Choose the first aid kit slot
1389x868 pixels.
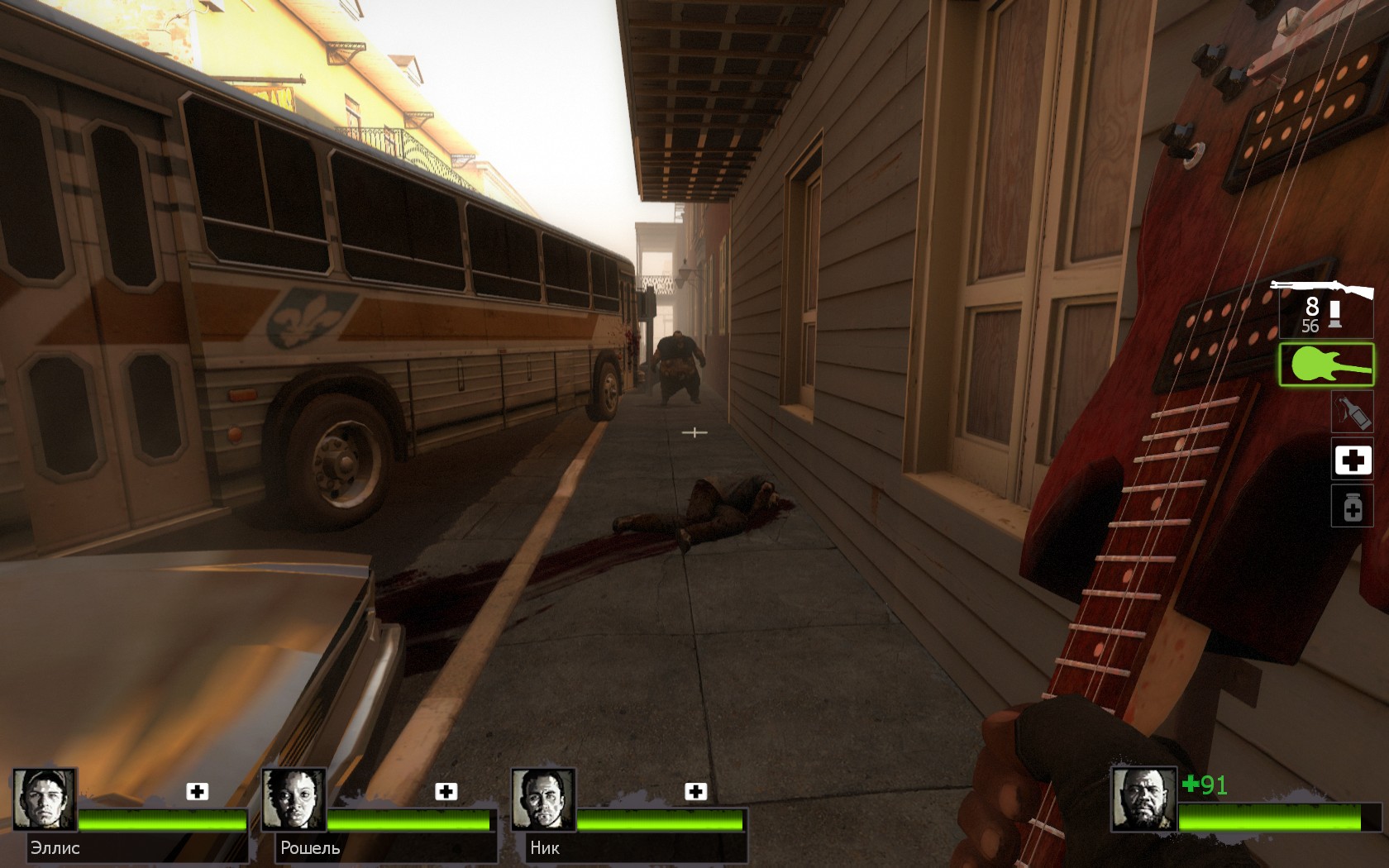(1353, 460)
